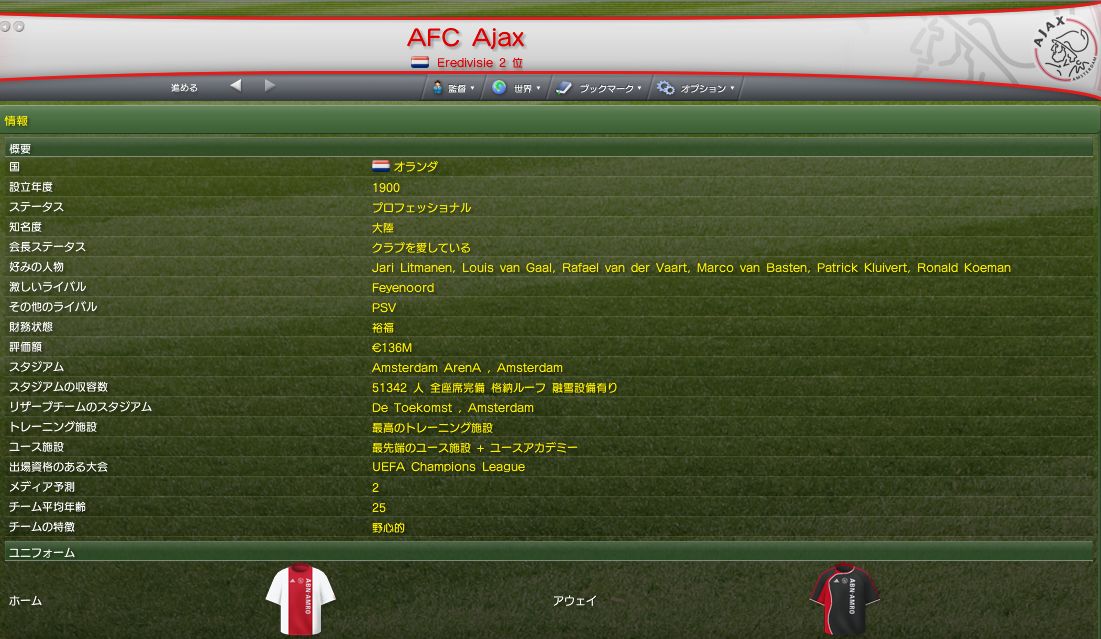Screen dimensions: 1101x639
Task: Open the 世界 world menu
Action: pyautogui.click(x=516, y=88)
